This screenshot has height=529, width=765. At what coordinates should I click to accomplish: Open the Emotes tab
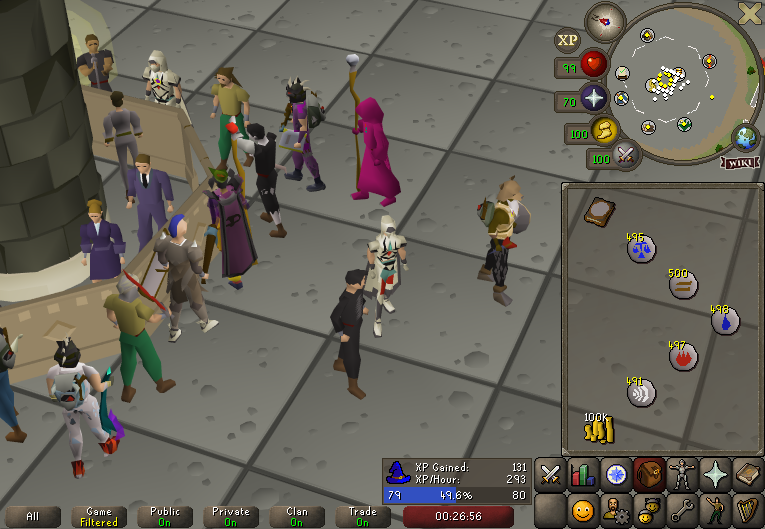(x=715, y=511)
